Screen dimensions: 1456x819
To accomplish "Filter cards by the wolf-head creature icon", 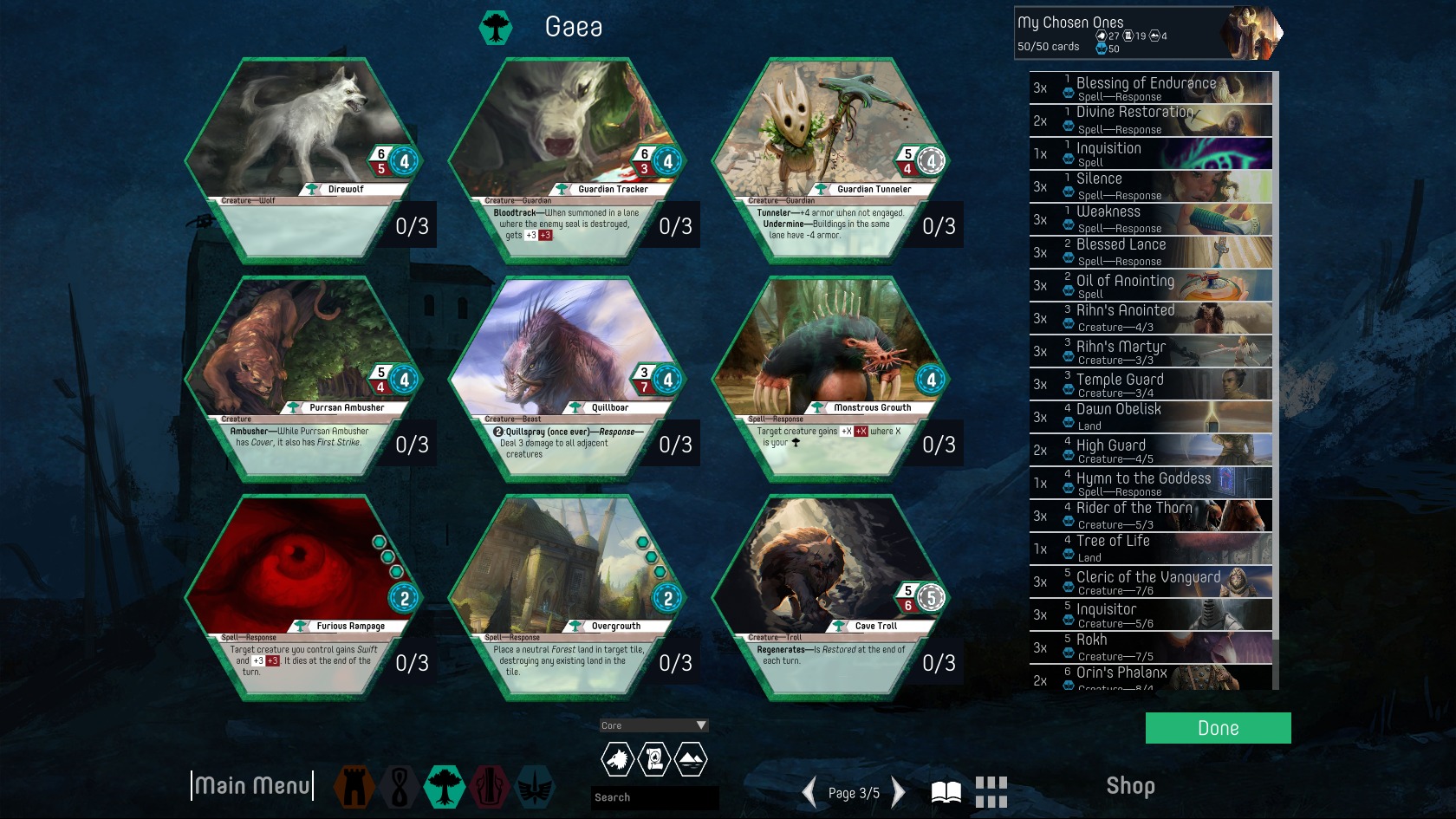I will pos(617,760).
